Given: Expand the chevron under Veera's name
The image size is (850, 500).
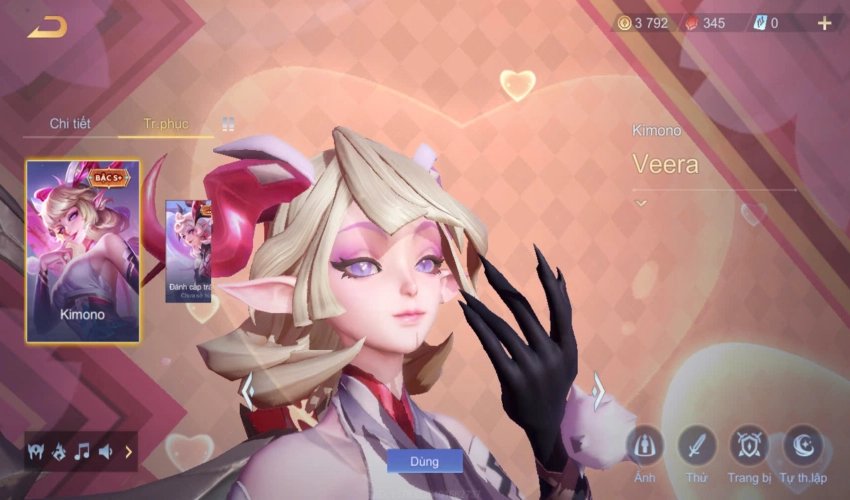Looking at the screenshot, I should (641, 203).
